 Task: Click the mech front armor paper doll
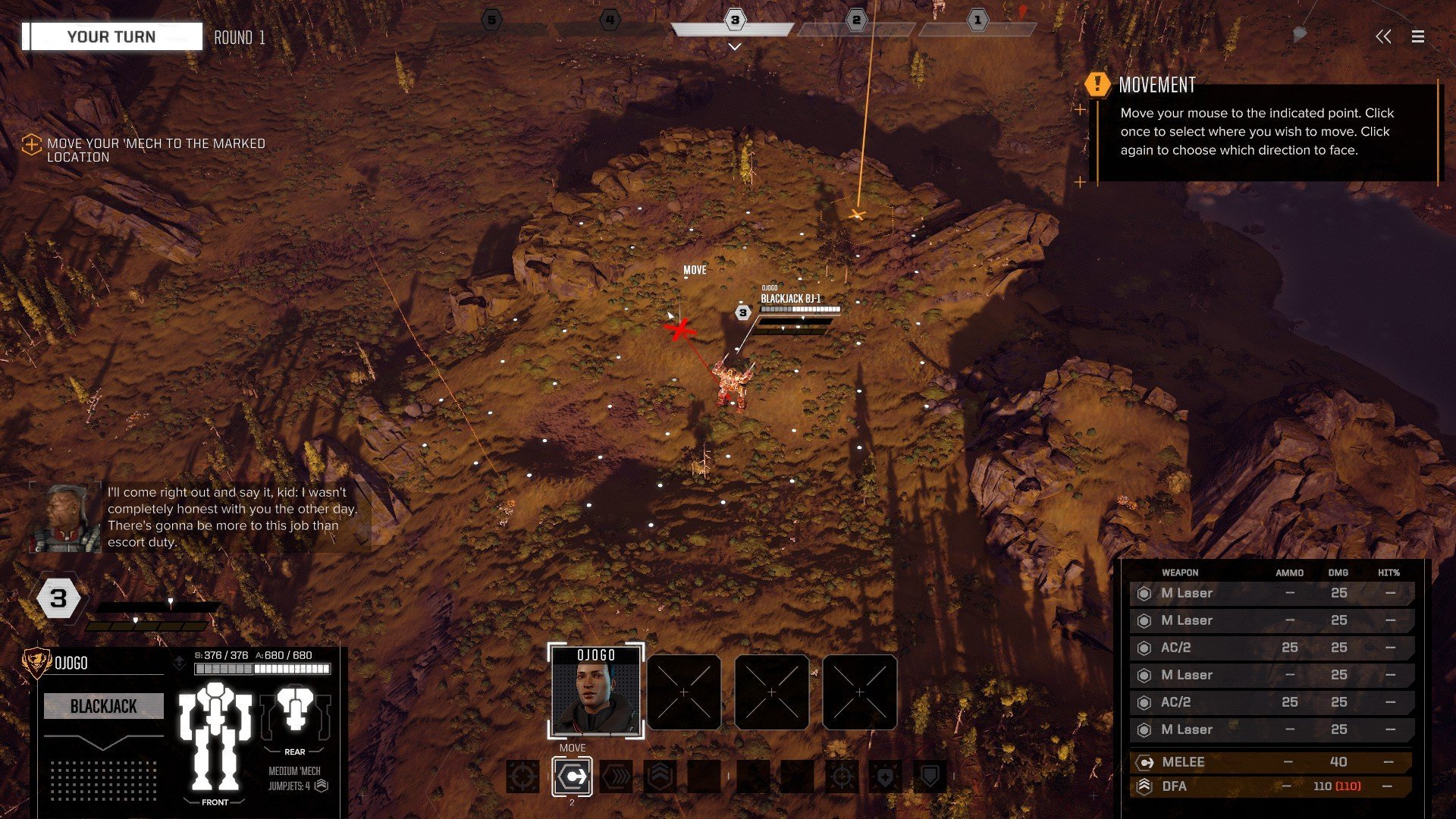pyautogui.click(x=215, y=736)
